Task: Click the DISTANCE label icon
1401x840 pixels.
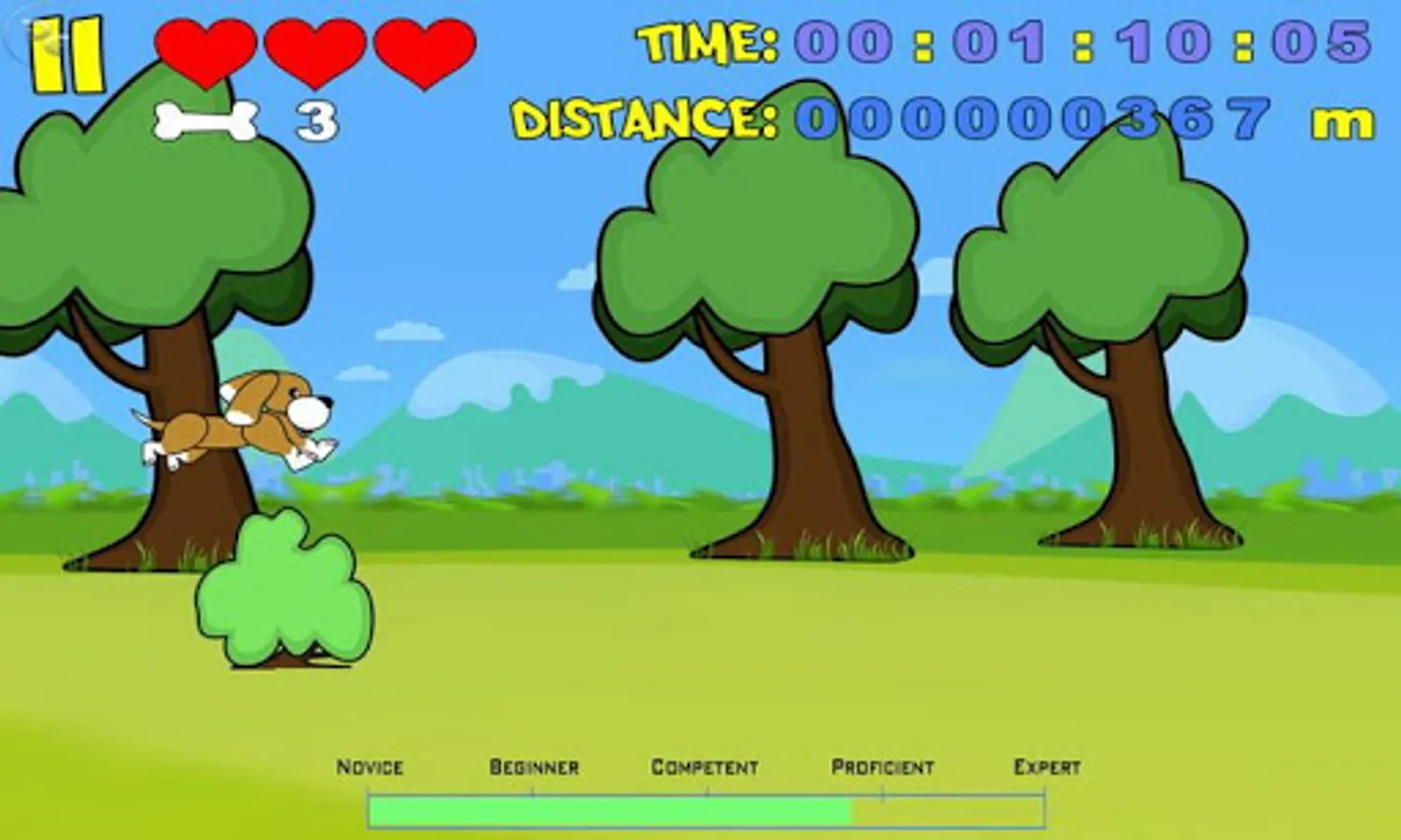Action: pos(644,119)
